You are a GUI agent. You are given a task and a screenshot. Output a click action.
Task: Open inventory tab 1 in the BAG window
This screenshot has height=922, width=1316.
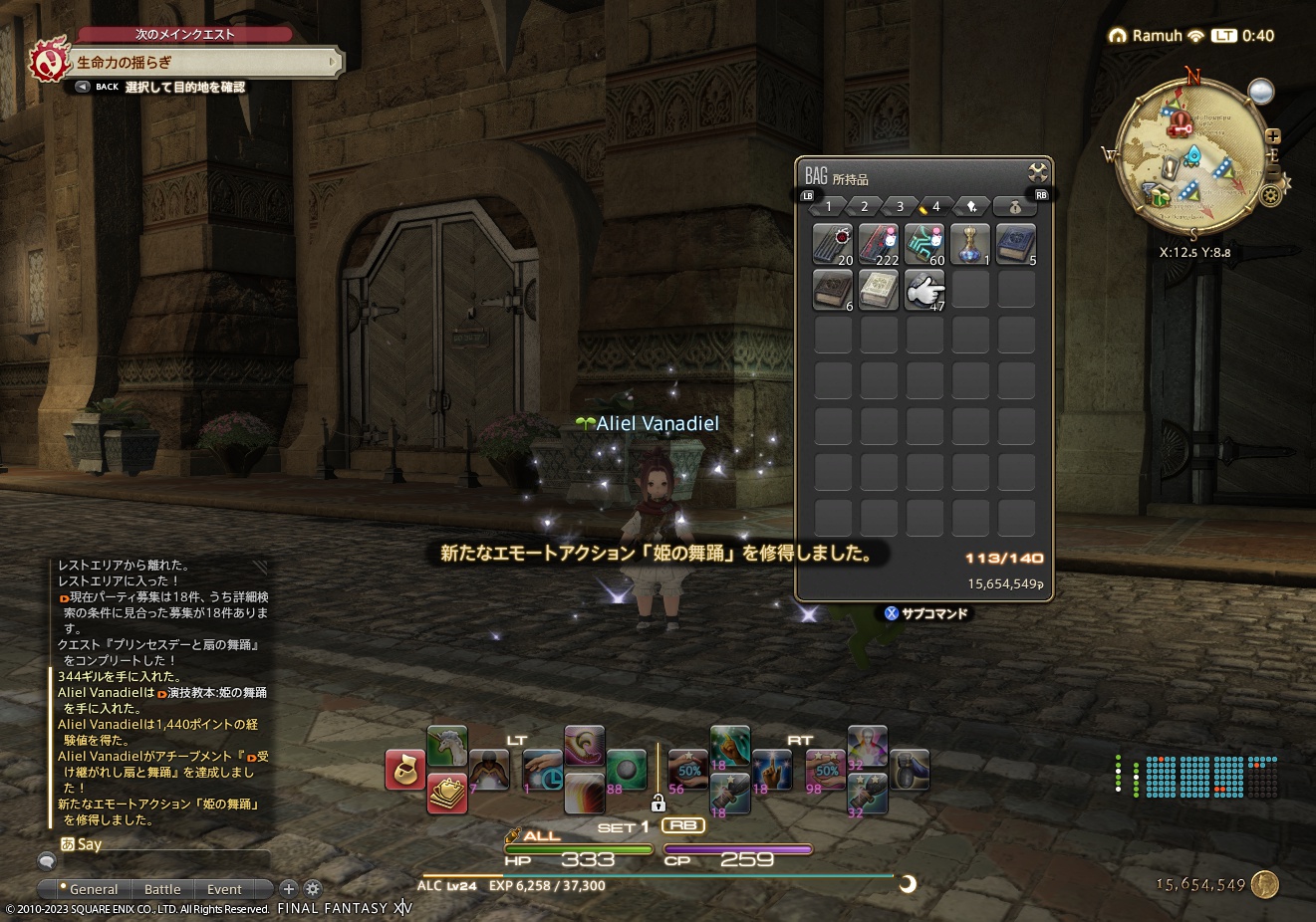[x=829, y=206]
